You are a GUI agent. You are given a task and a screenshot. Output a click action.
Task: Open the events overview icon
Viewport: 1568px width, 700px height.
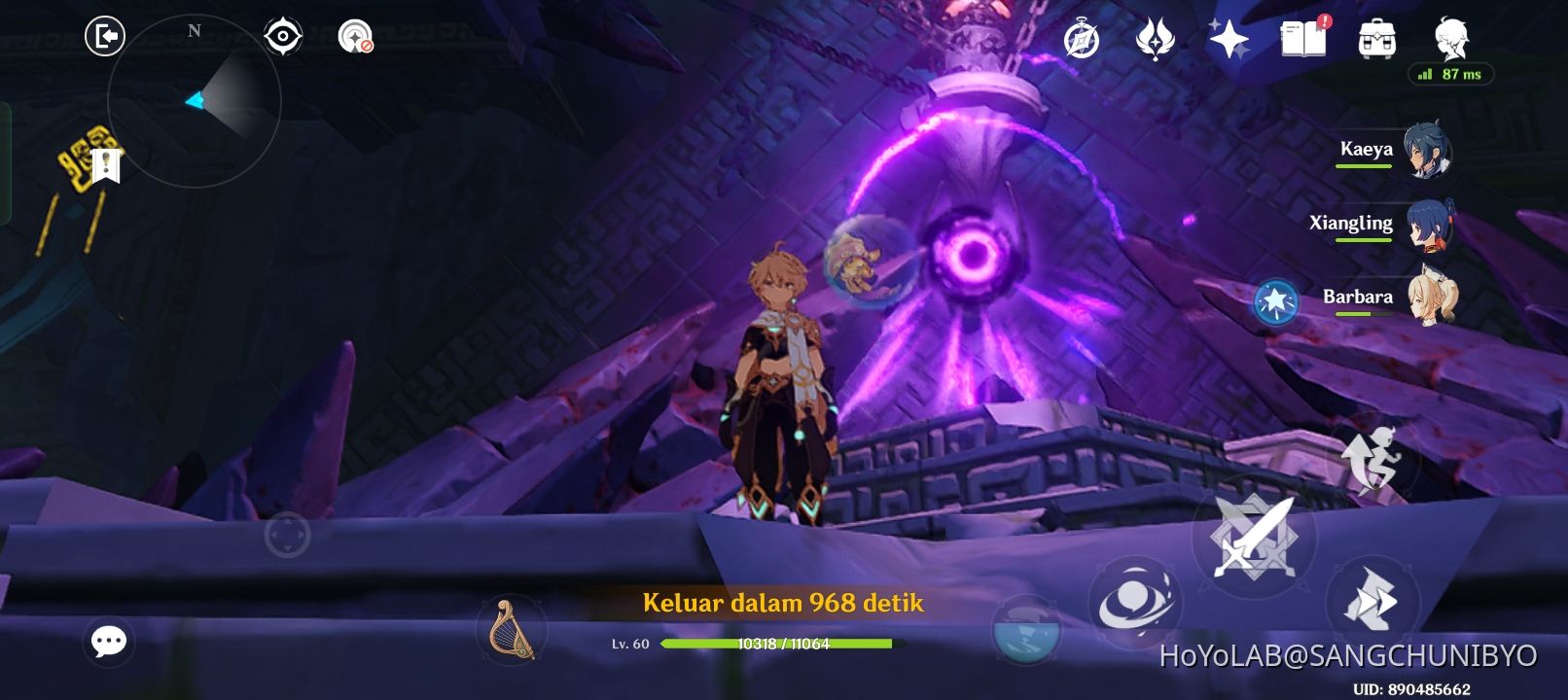(x=1080, y=38)
